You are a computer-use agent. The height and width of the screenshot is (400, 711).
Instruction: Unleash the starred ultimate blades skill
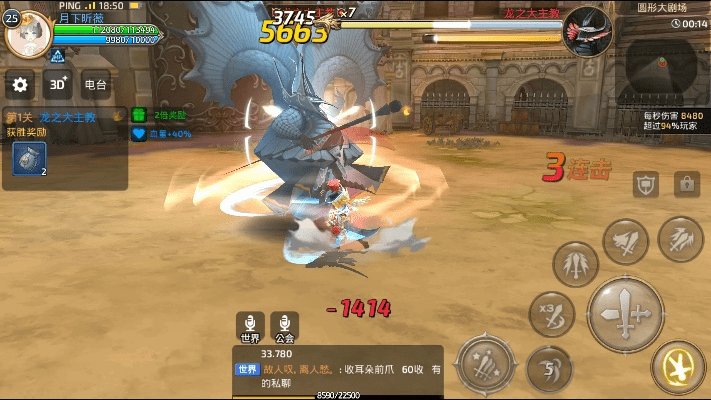(487, 363)
